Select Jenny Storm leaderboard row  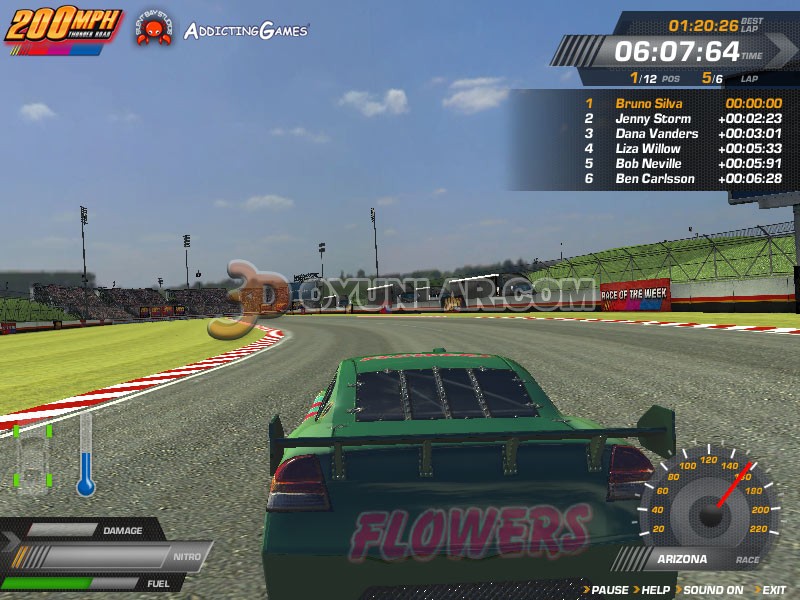653,118
